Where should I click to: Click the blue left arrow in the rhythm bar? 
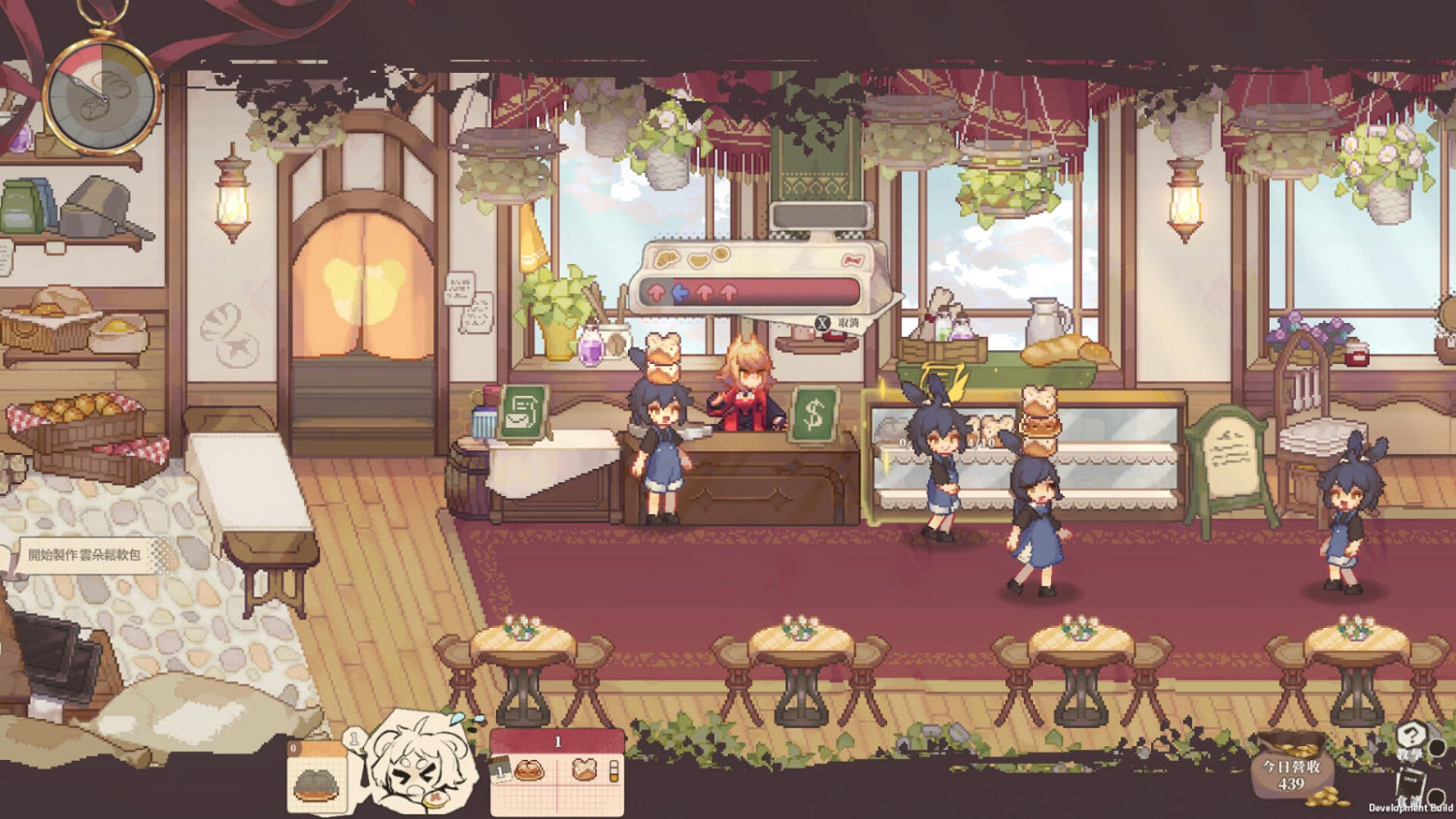tap(678, 292)
